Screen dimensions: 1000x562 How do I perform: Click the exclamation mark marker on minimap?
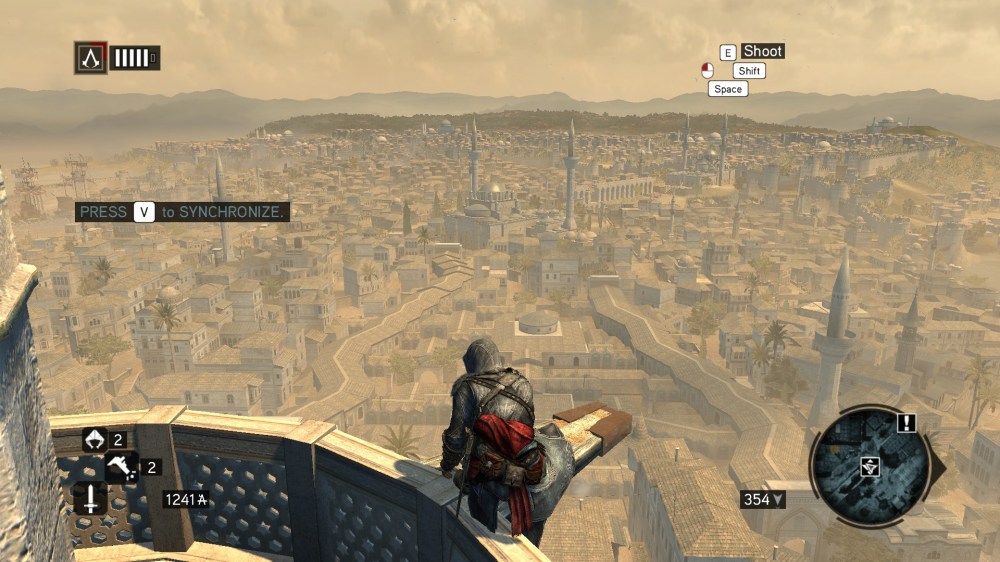(906, 423)
